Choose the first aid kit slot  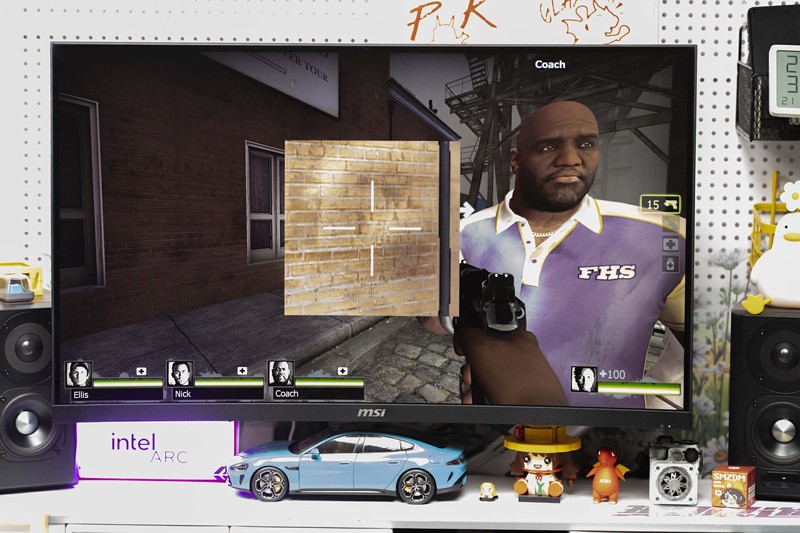(x=669, y=244)
